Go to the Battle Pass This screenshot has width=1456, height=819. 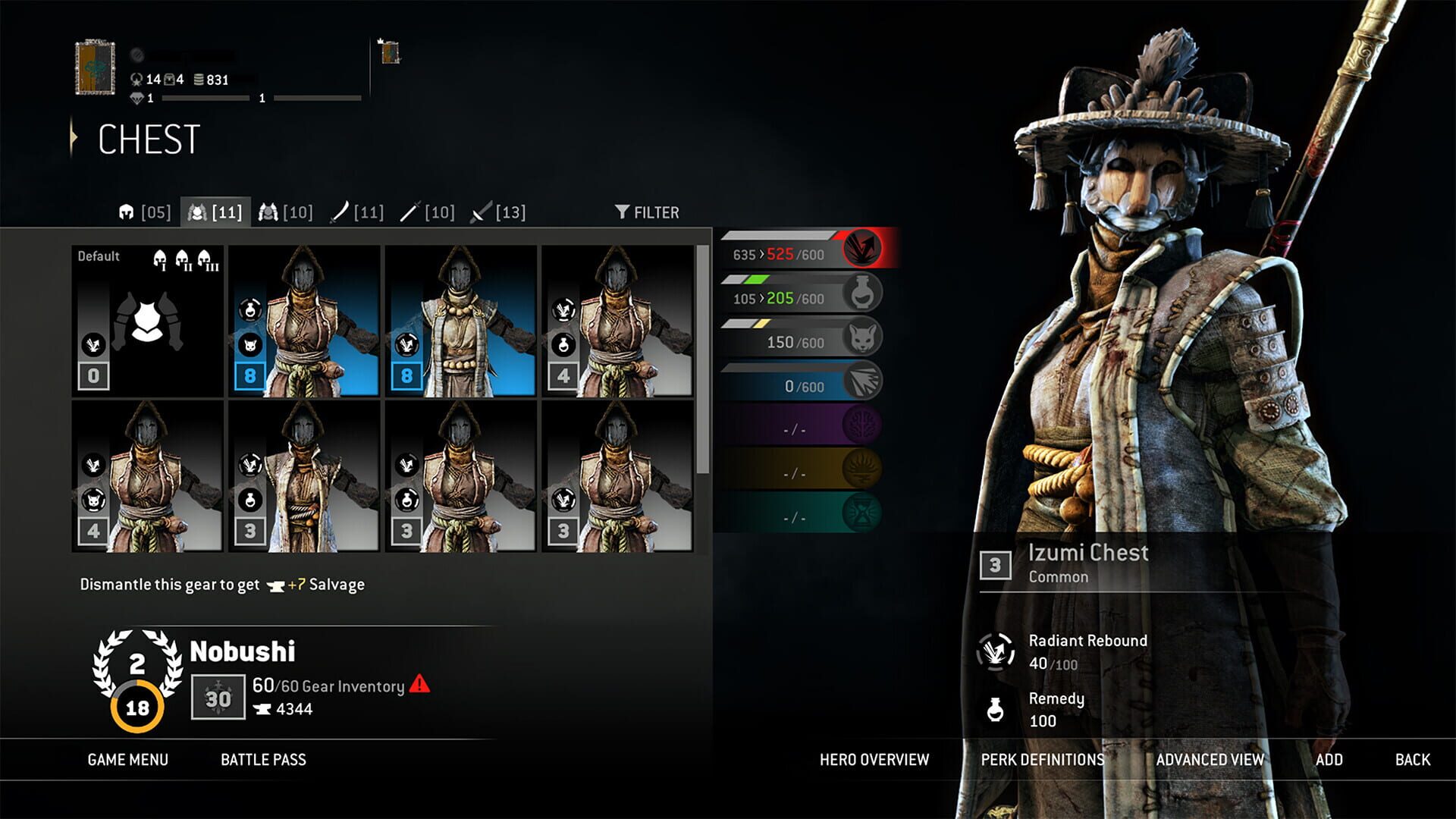pos(262,759)
